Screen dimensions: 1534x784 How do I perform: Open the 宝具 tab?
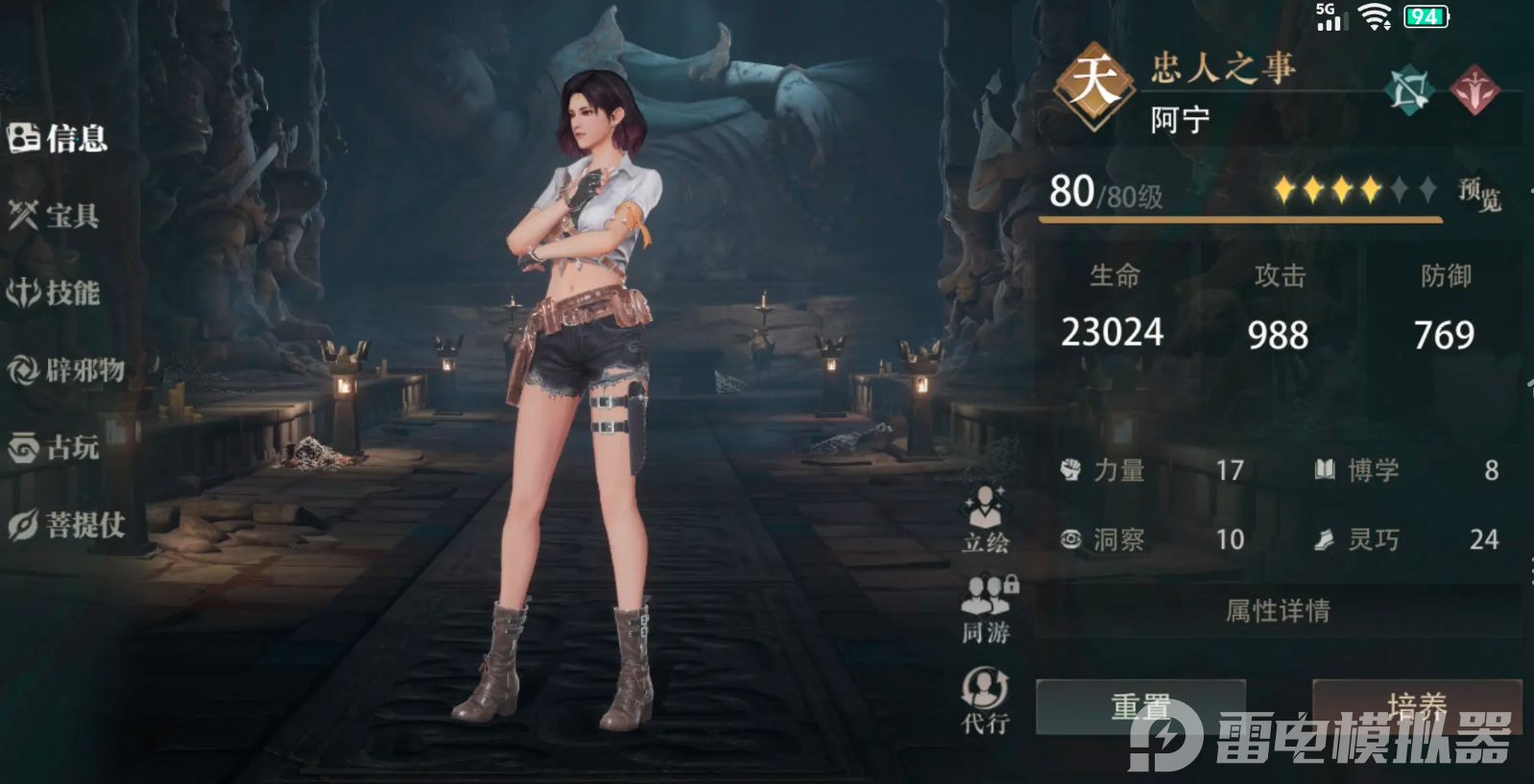tap(55, 216)
